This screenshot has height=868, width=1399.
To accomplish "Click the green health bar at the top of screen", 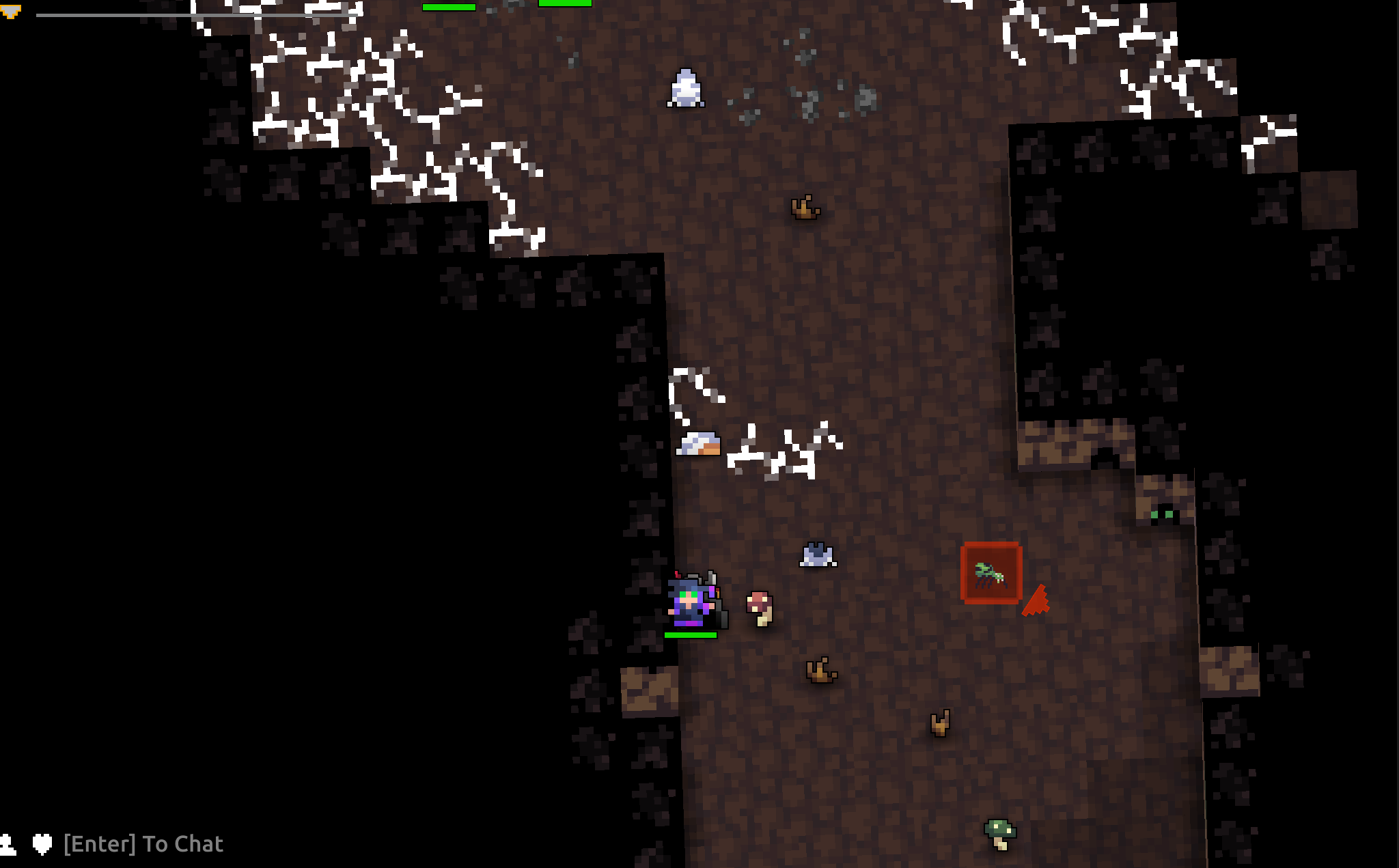I will [x=449, y=5].
